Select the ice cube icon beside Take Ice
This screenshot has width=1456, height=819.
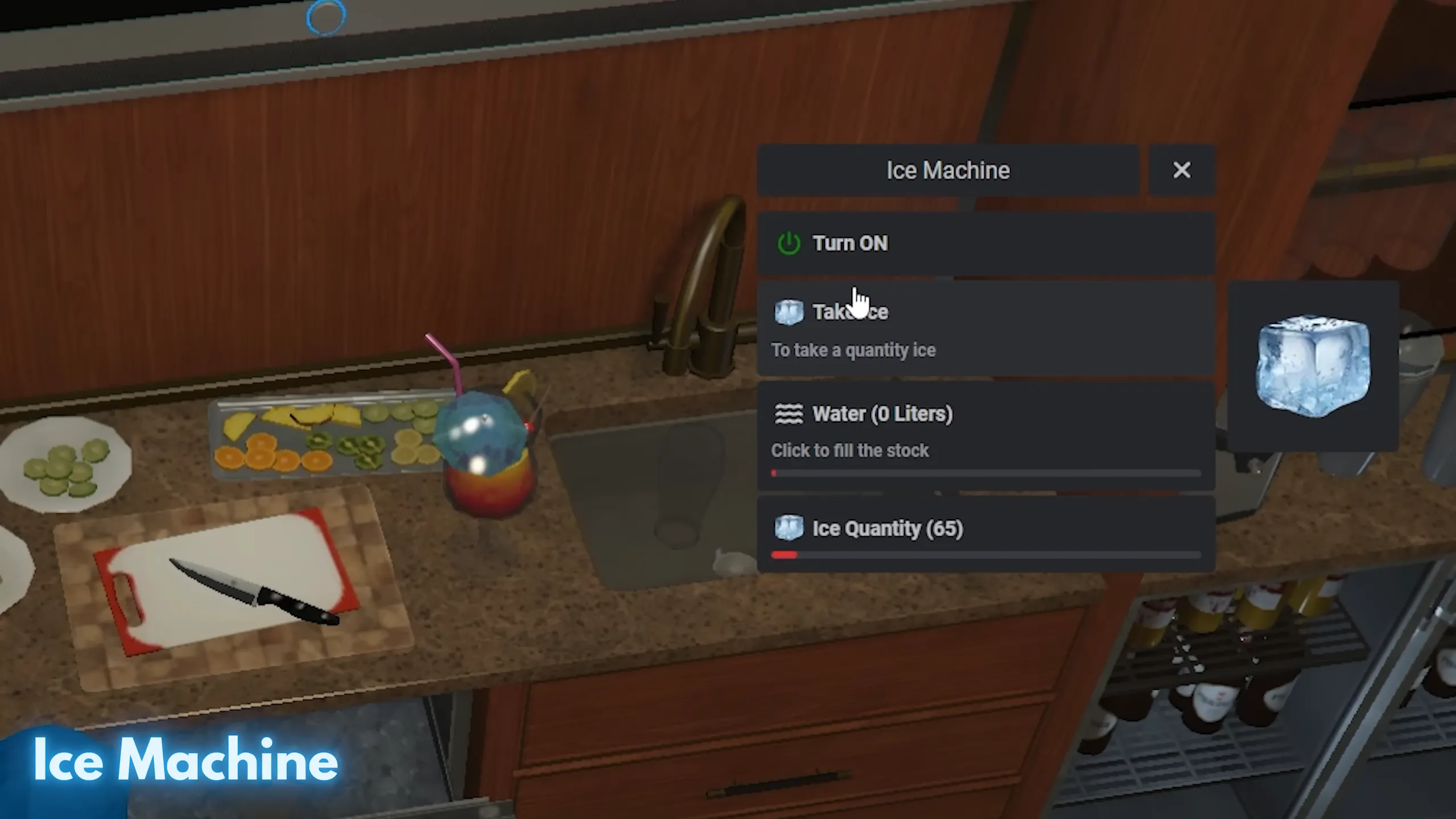(x=790, y=312)
